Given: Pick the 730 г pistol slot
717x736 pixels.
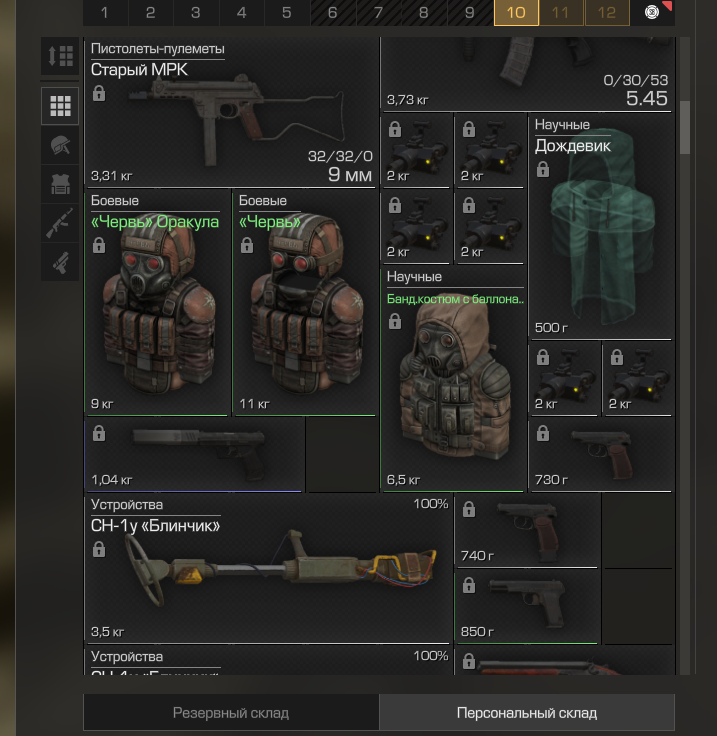Looking at the screenshot, I should (x=601, y=454).
